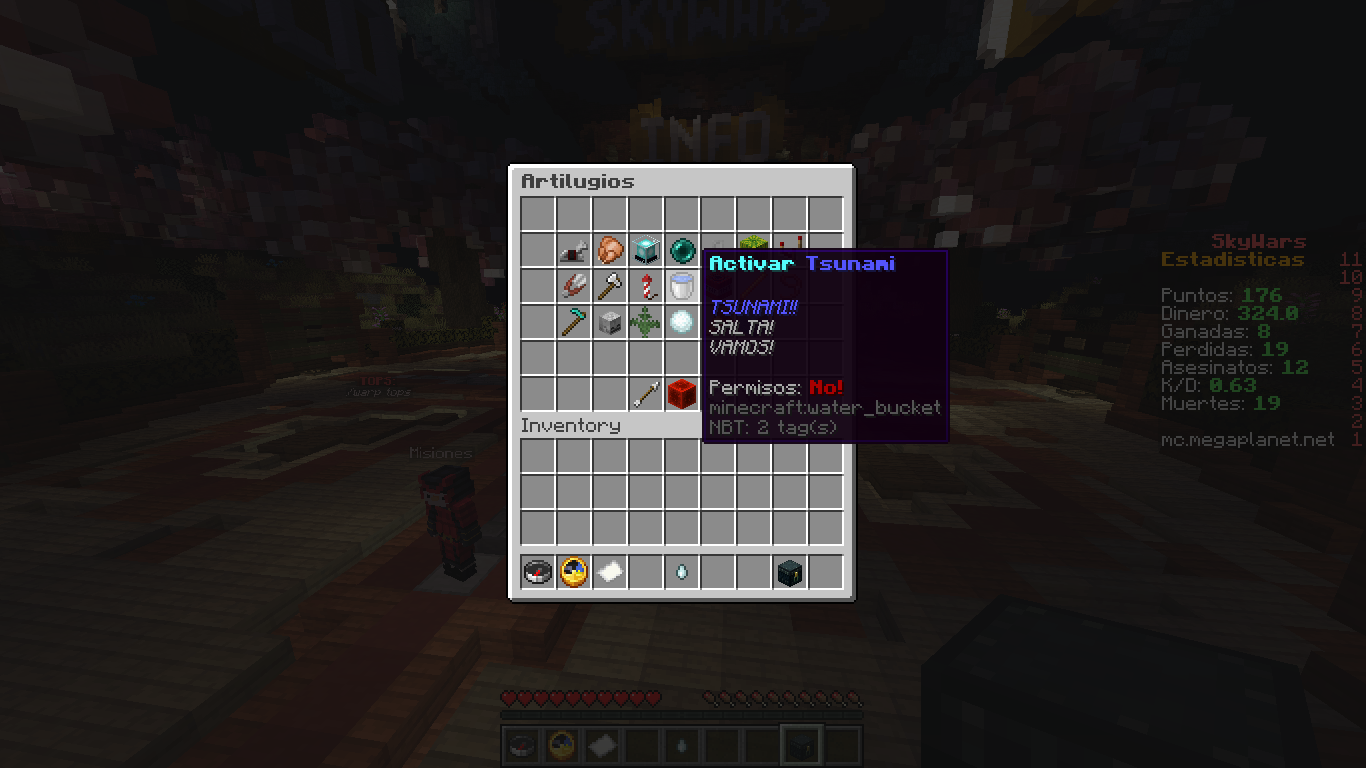The height and width of the screenshot is (768, 1366).
Task: Select the firework rocket item
Action: pyautogui.click(x=646, y=286)
